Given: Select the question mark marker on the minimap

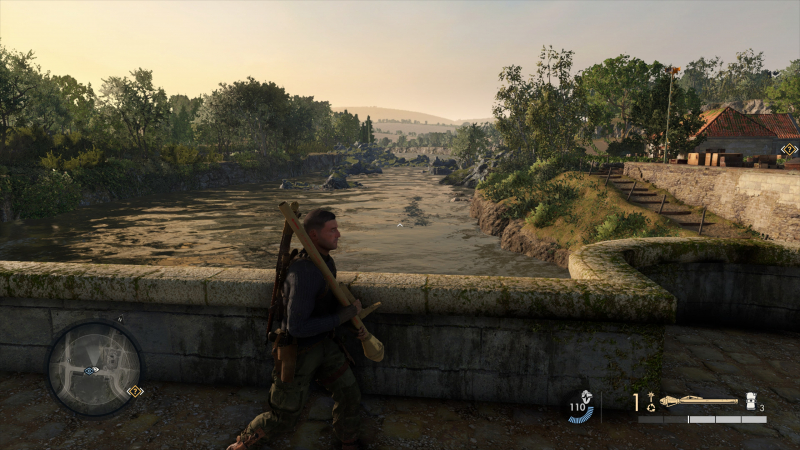Looking at the screenshot, I should (135, 391).
